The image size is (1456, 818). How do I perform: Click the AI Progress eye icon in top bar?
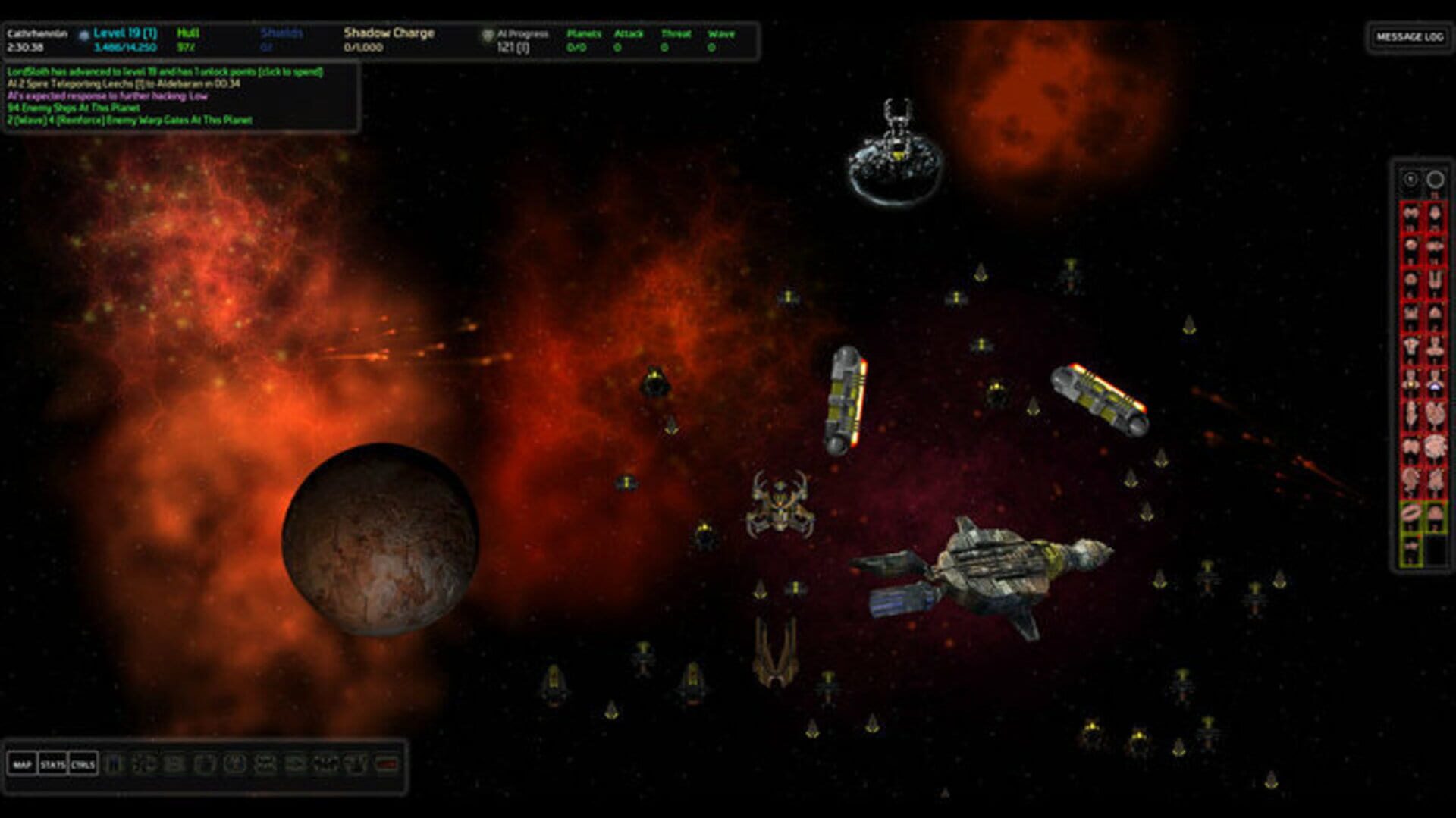click(488, 34)
